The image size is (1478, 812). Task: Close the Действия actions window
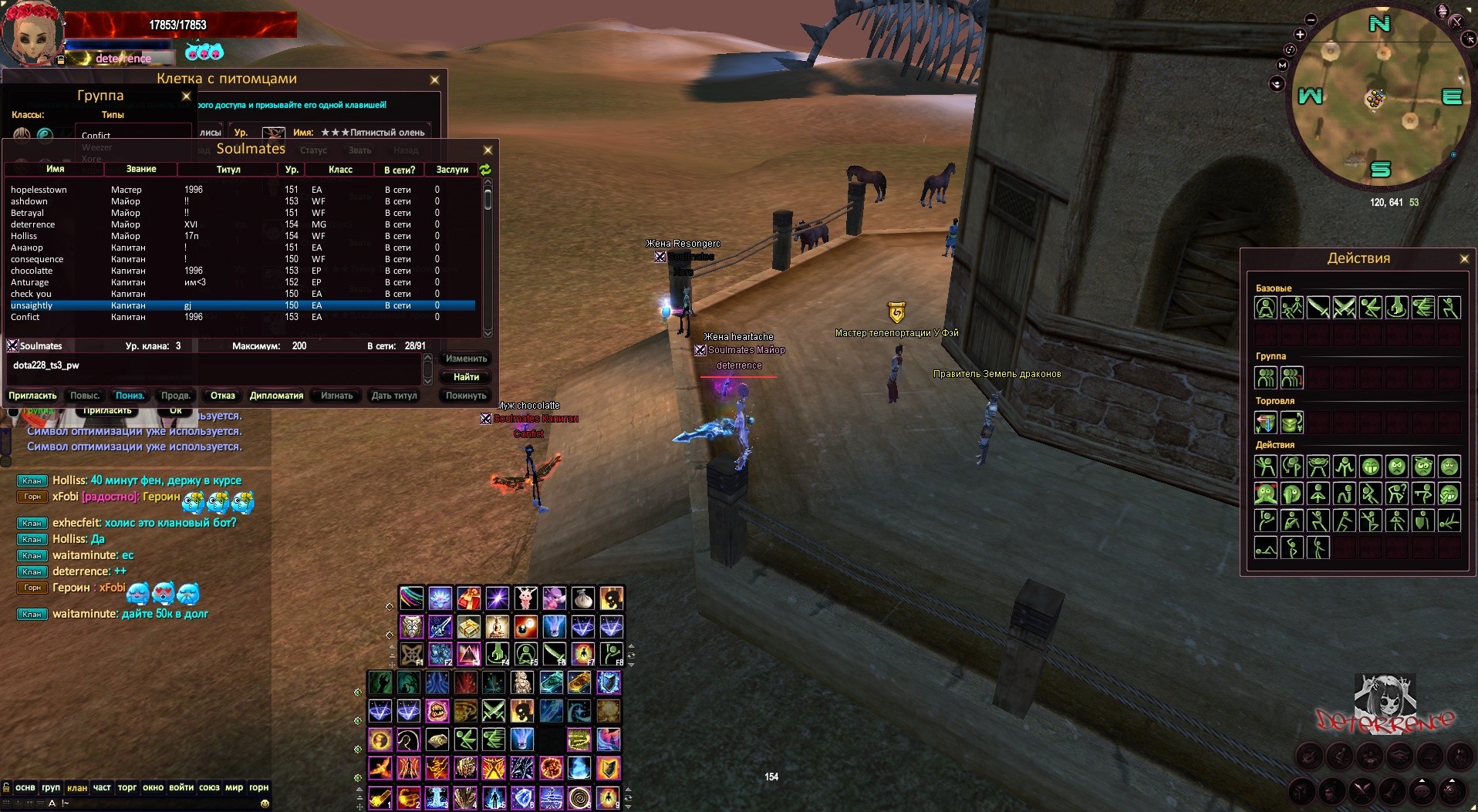click(x=1464, y=259)
